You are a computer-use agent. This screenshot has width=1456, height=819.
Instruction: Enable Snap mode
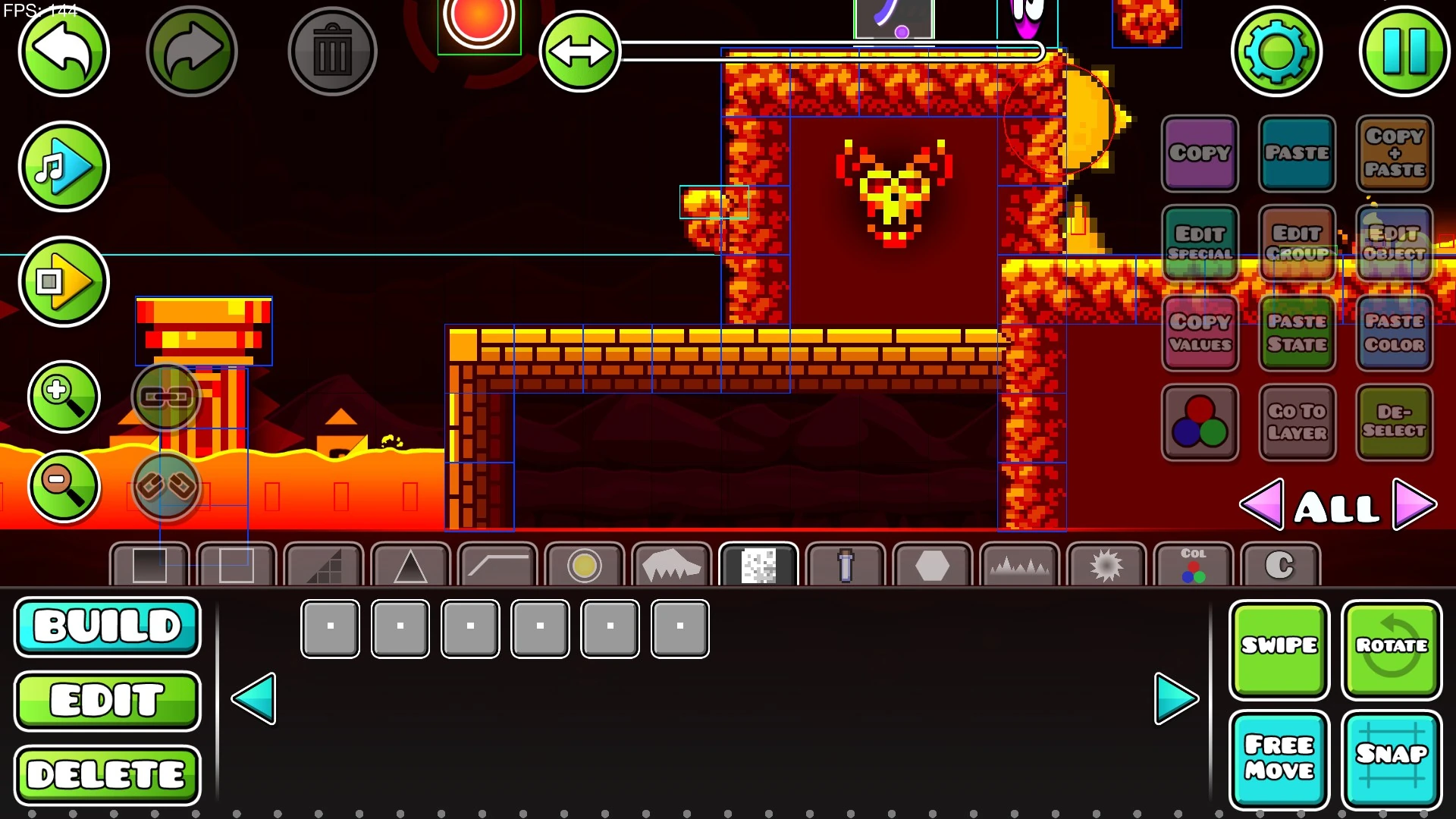[1392, 758]
